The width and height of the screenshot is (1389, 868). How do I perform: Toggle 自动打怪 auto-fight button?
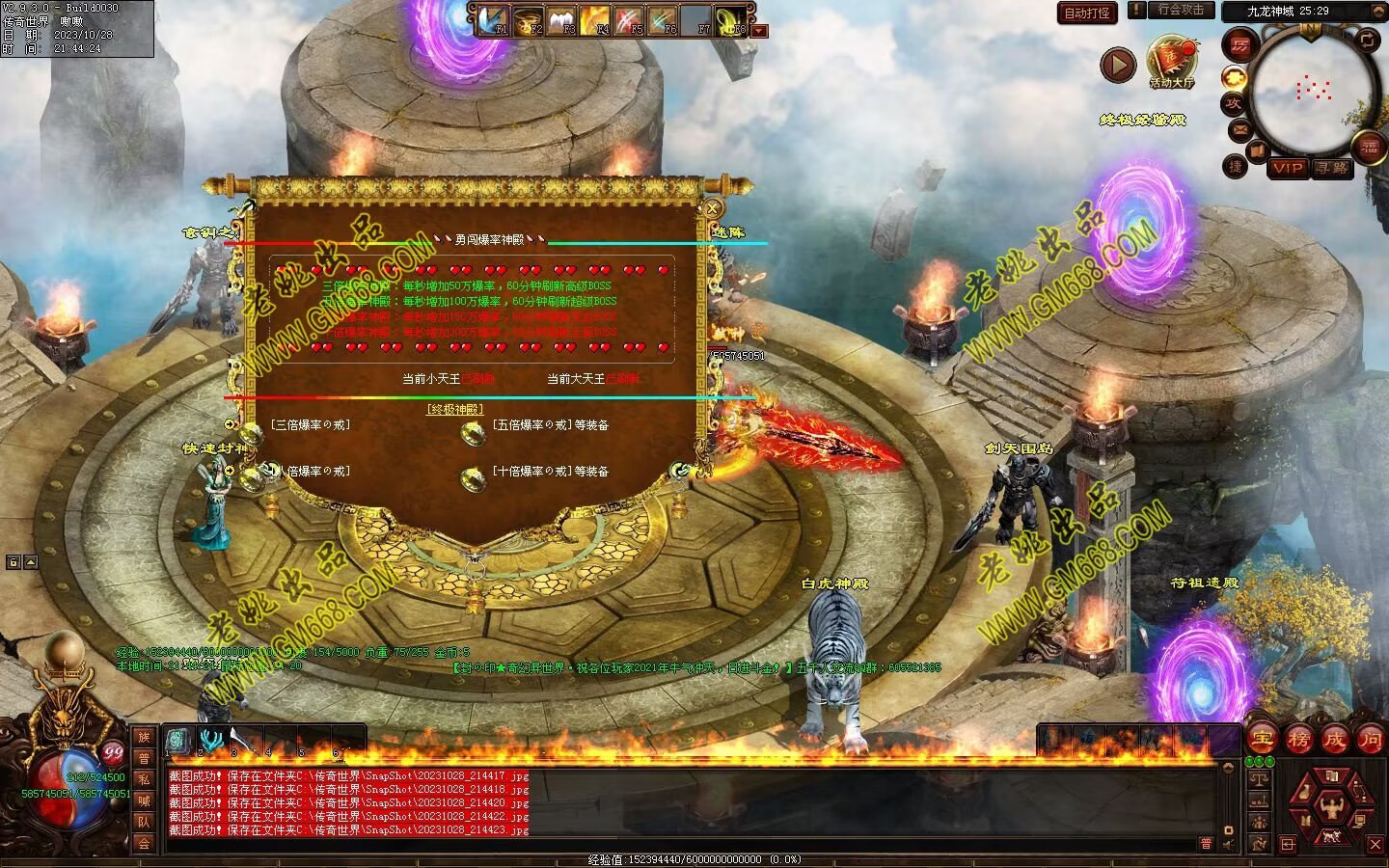[1086, 13]
